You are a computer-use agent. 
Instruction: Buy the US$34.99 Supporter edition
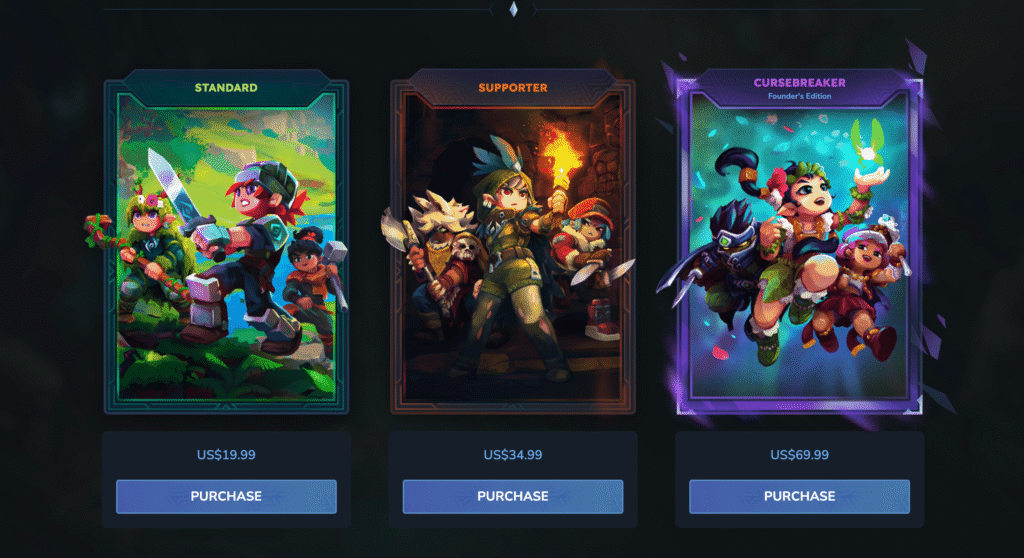pos(512,496)
